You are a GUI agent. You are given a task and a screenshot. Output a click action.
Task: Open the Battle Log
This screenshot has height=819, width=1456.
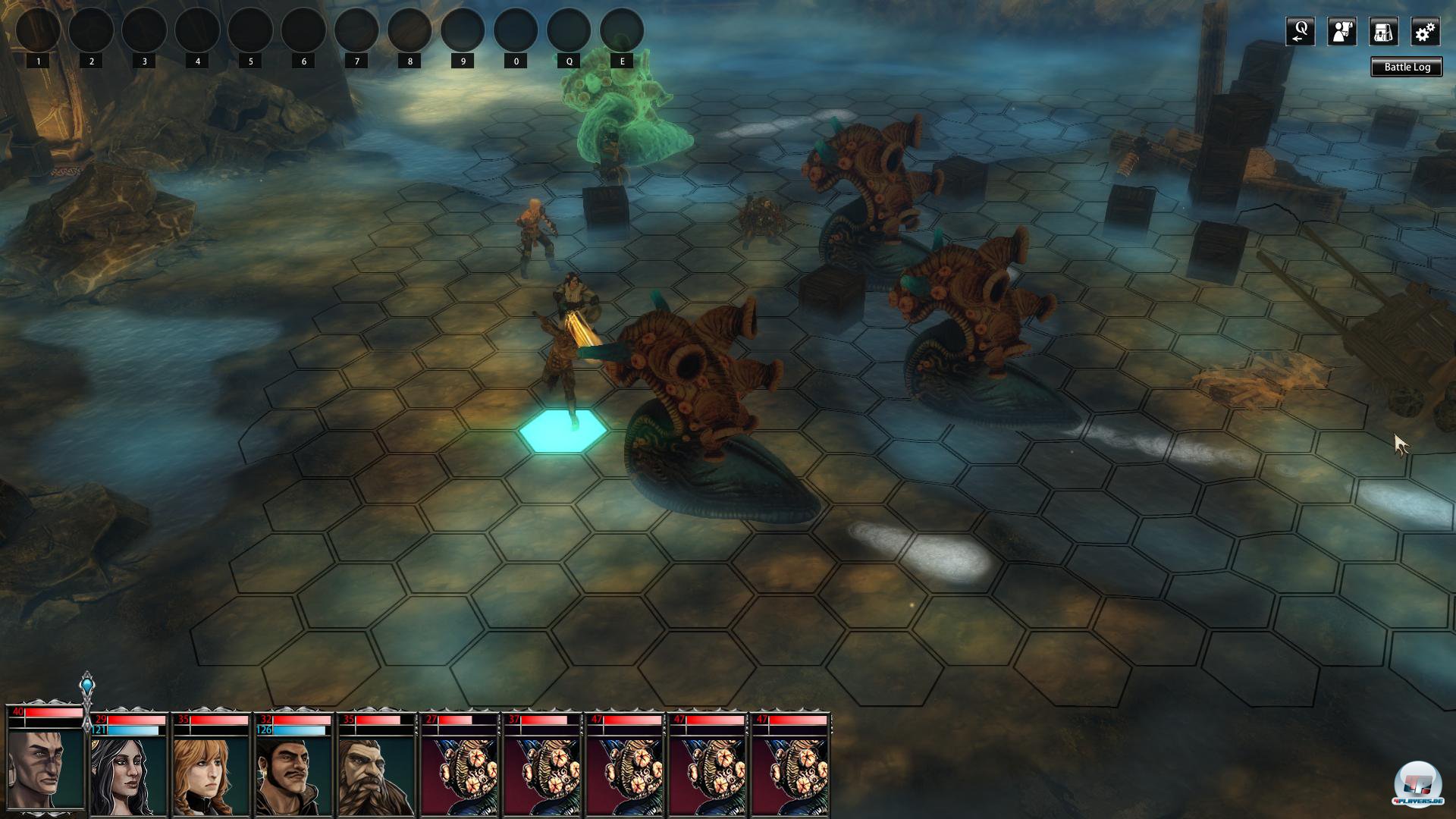coord(1407,67)
